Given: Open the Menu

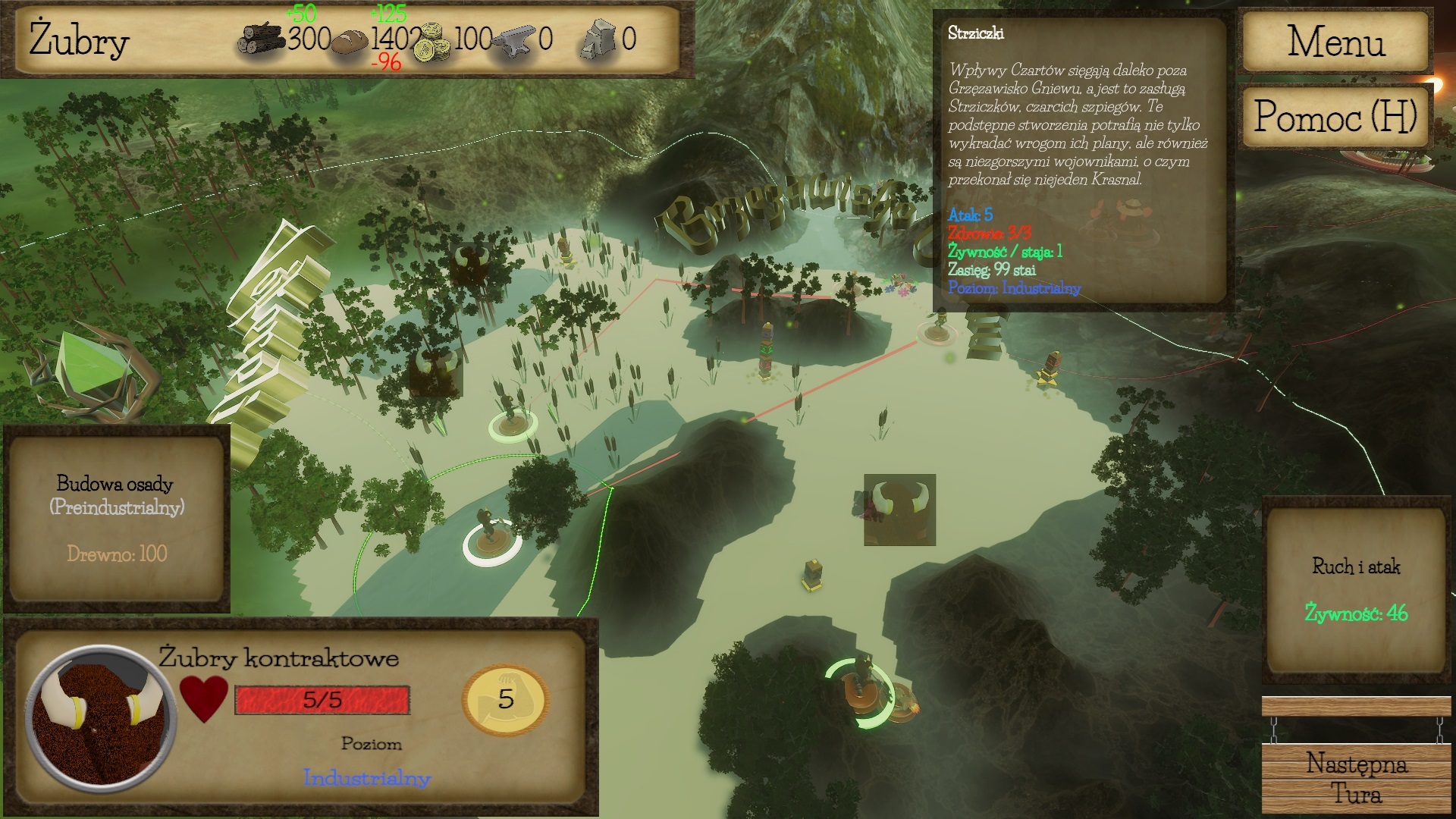Looking at the screenshot, I should tap(1335, 41).
